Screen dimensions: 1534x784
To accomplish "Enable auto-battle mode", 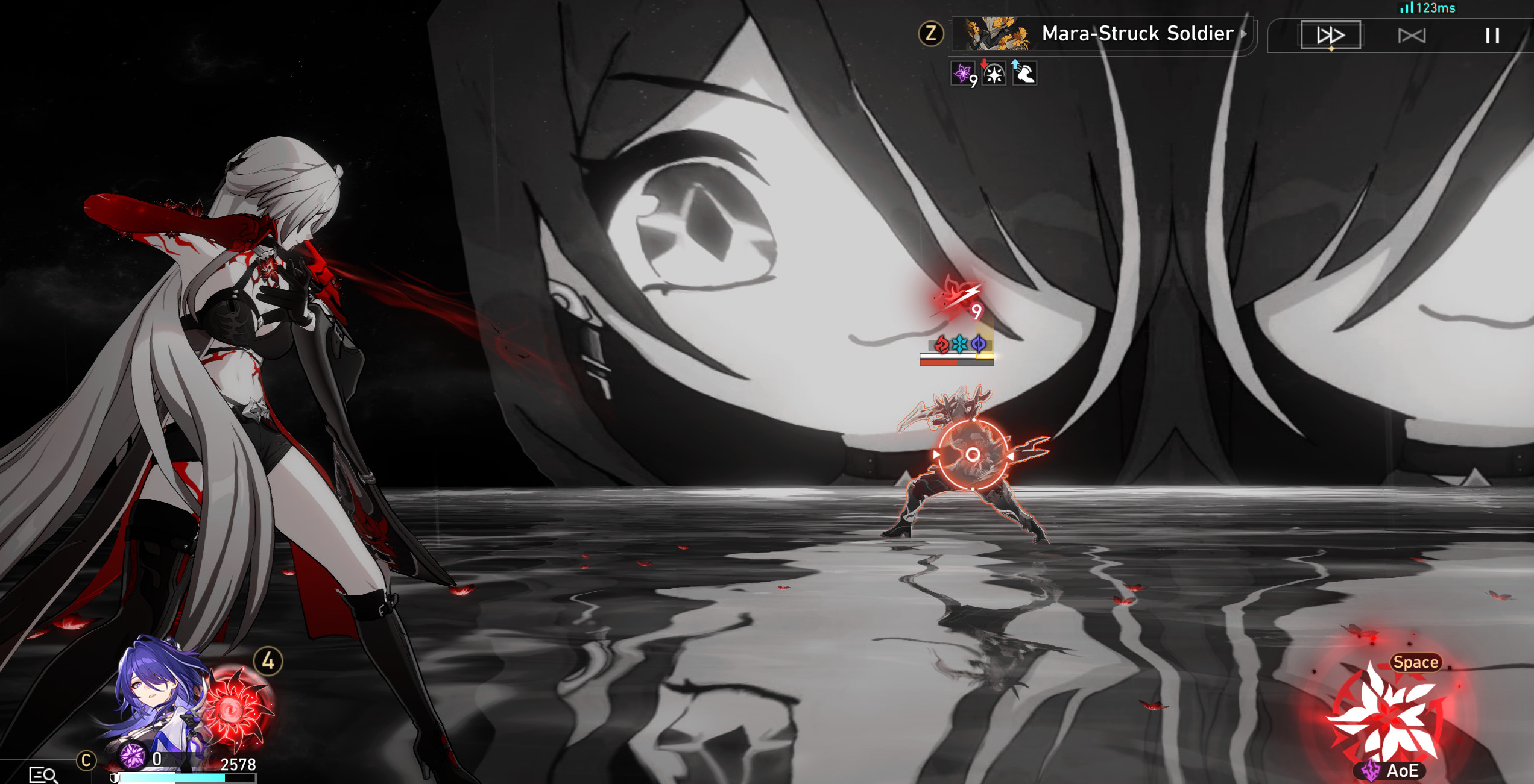I will click(x=1413, y=35).
